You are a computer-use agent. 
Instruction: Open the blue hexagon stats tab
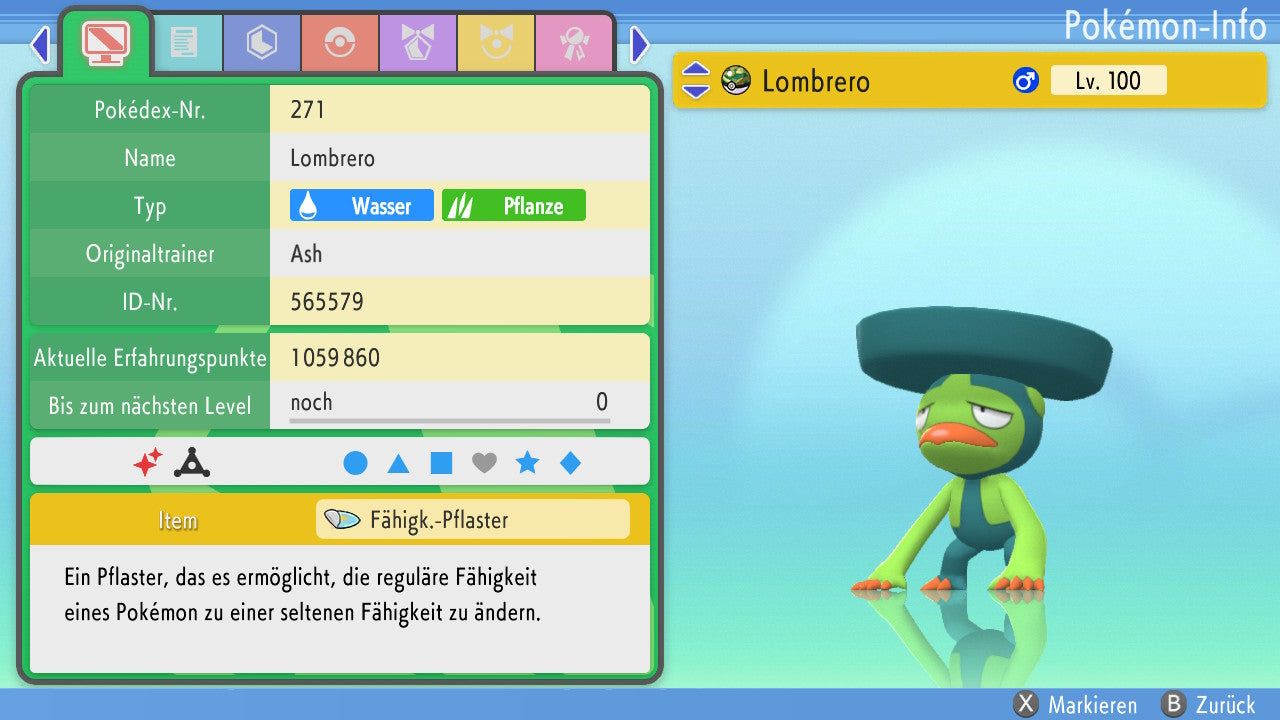(261, 43)
